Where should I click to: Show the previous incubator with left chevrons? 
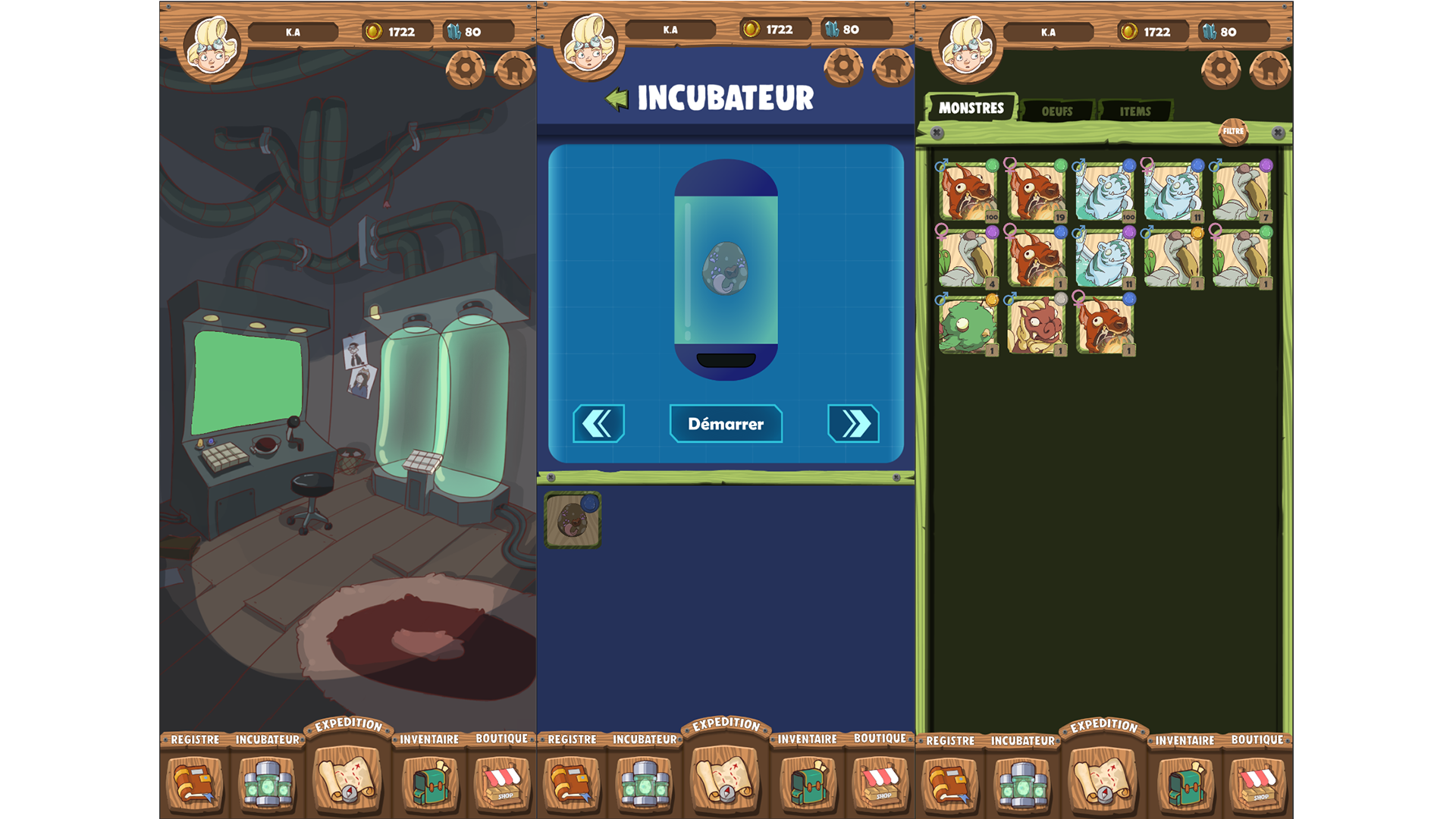coord(598,423)
